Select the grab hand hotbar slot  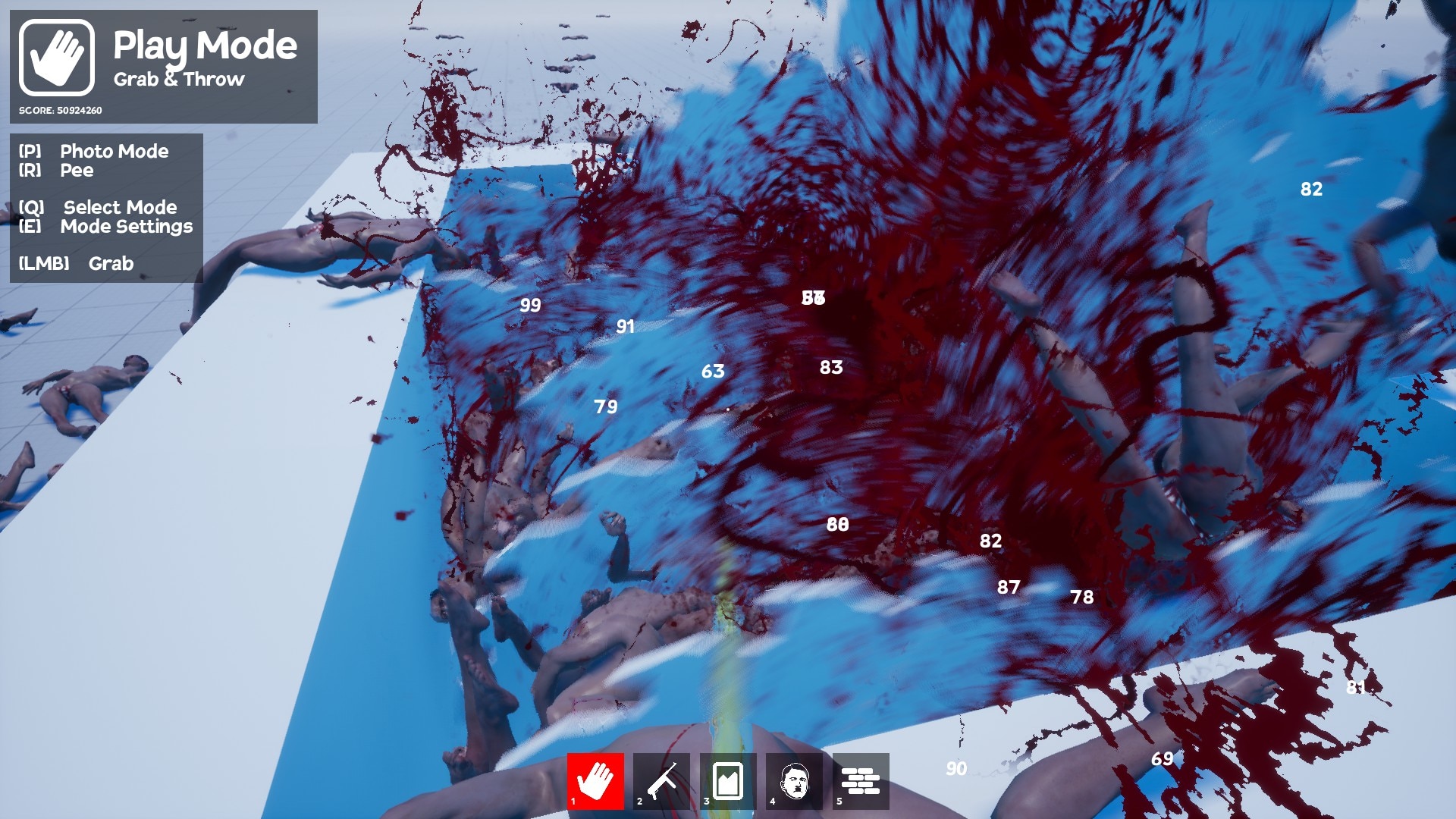click(x=595, y=780)
